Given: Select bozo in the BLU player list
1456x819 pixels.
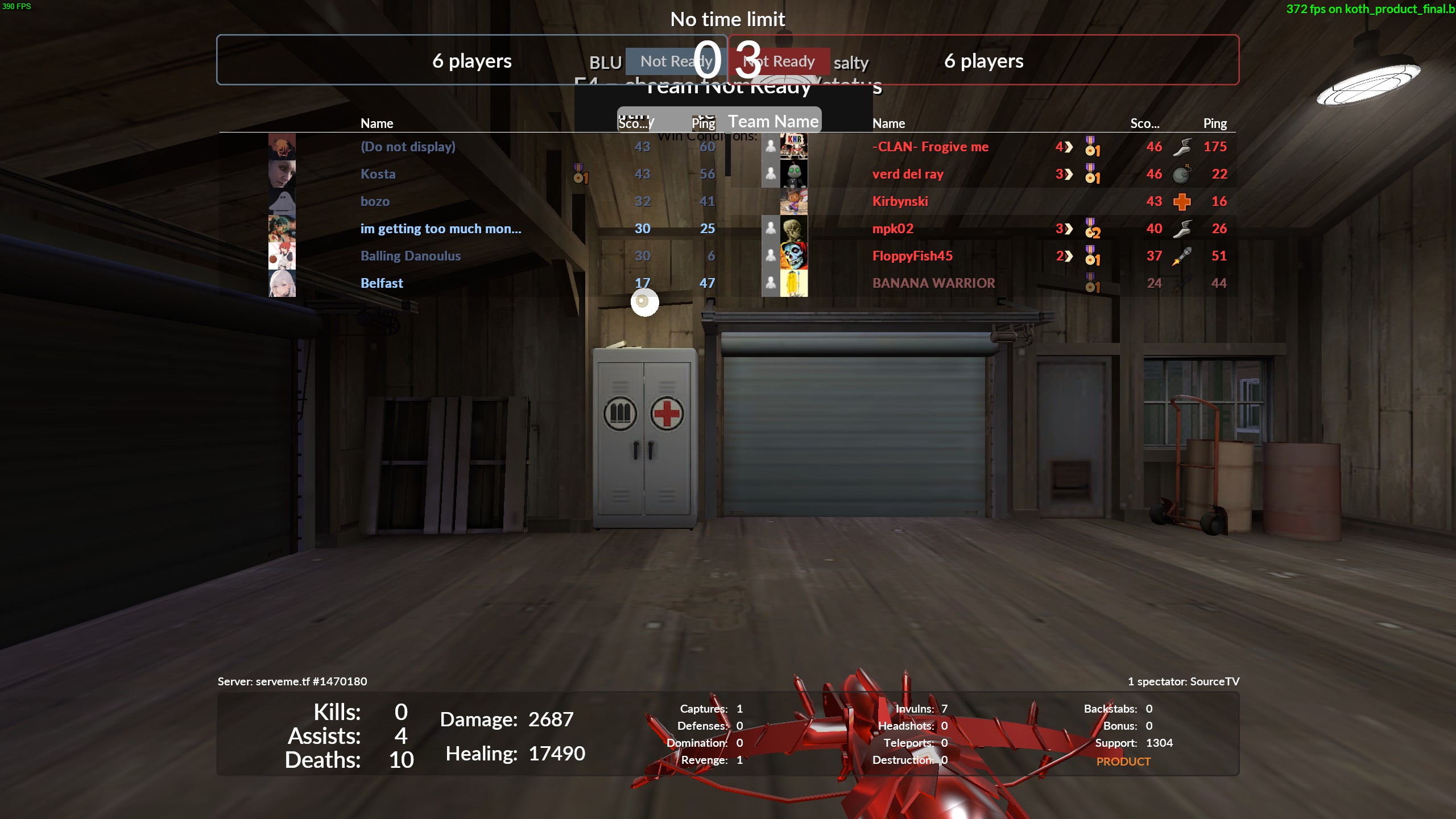Looking at the screenshot, I should pos(375,201).
